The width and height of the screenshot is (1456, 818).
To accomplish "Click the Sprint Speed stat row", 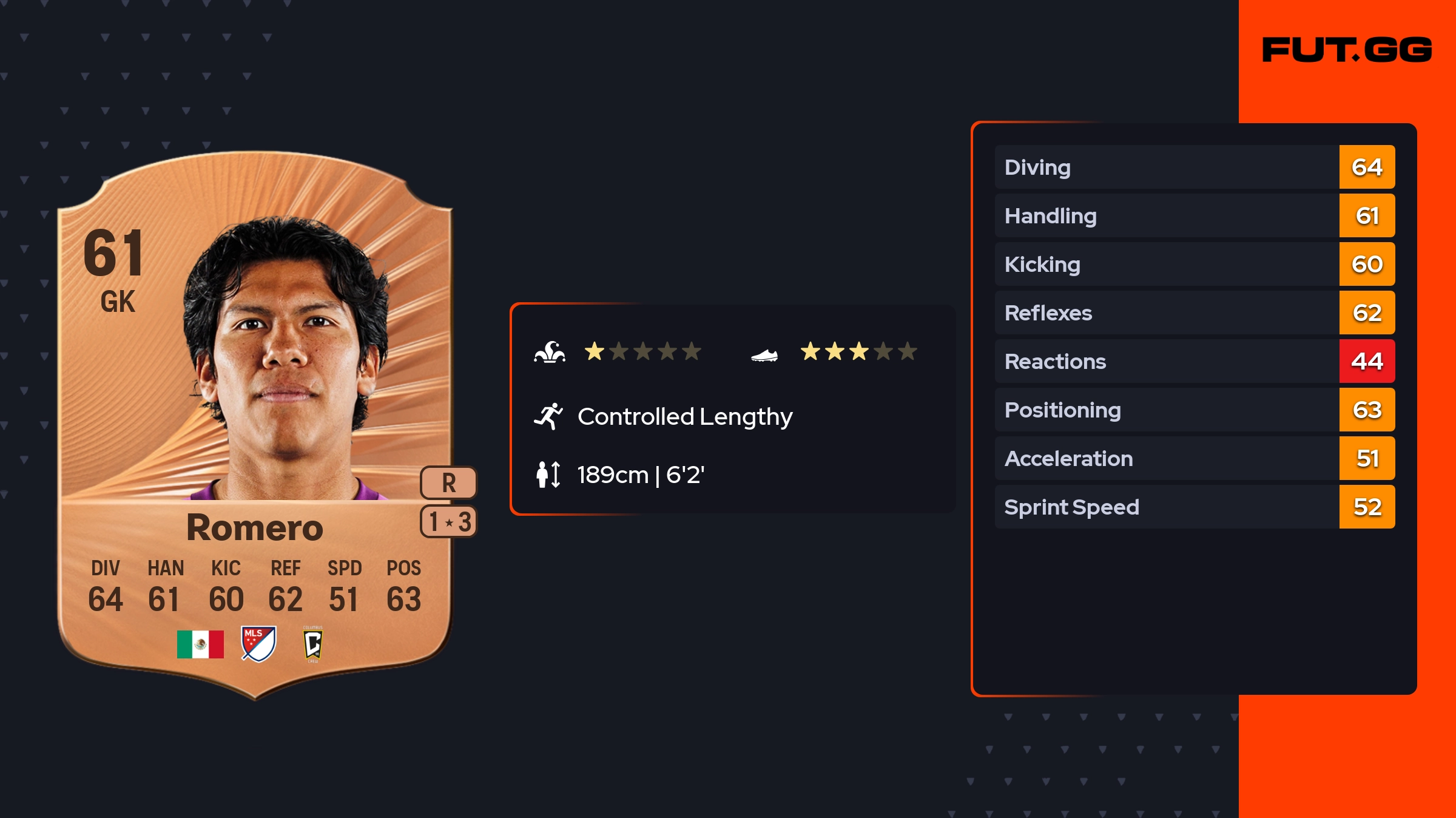I will coord(1194,507).
